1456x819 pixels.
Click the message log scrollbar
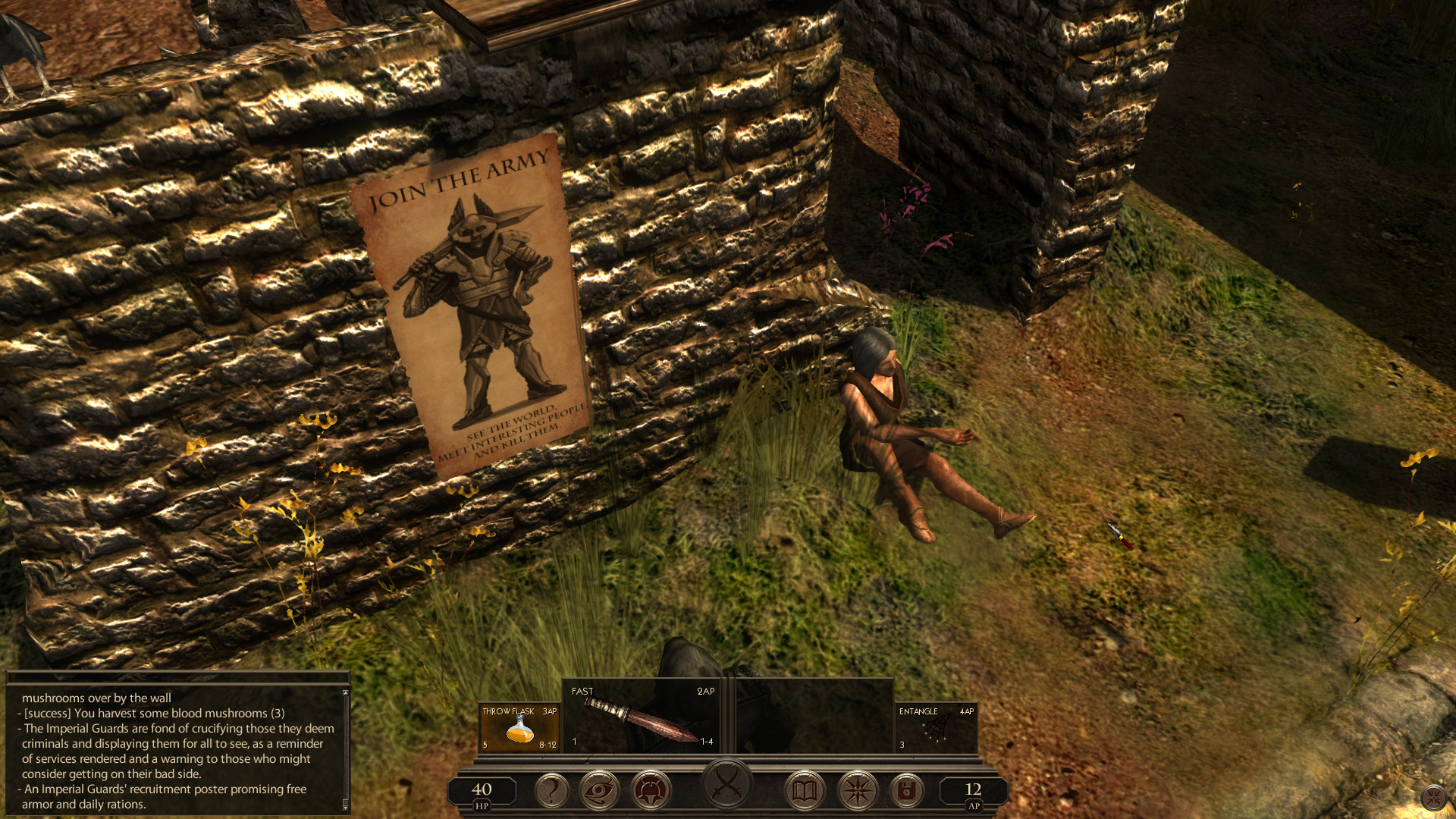(x=346, y=749)
